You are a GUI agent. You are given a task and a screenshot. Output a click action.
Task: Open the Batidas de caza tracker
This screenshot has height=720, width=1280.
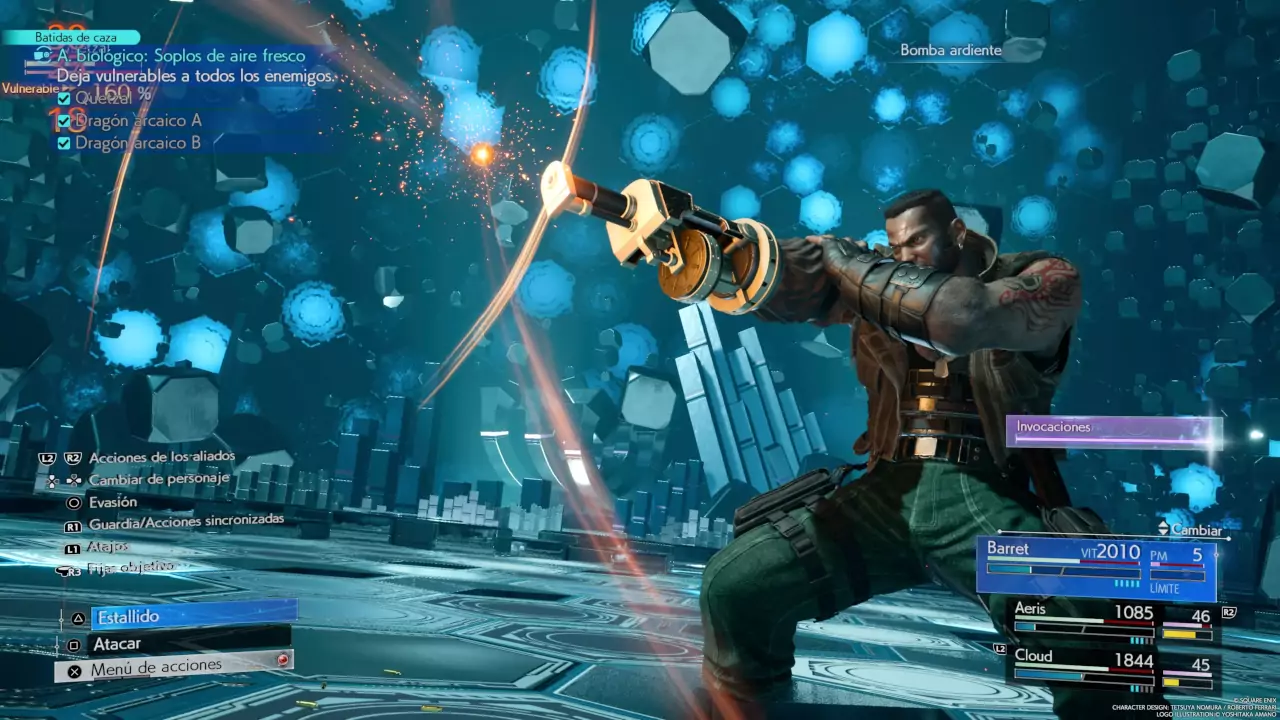(70, 37)
